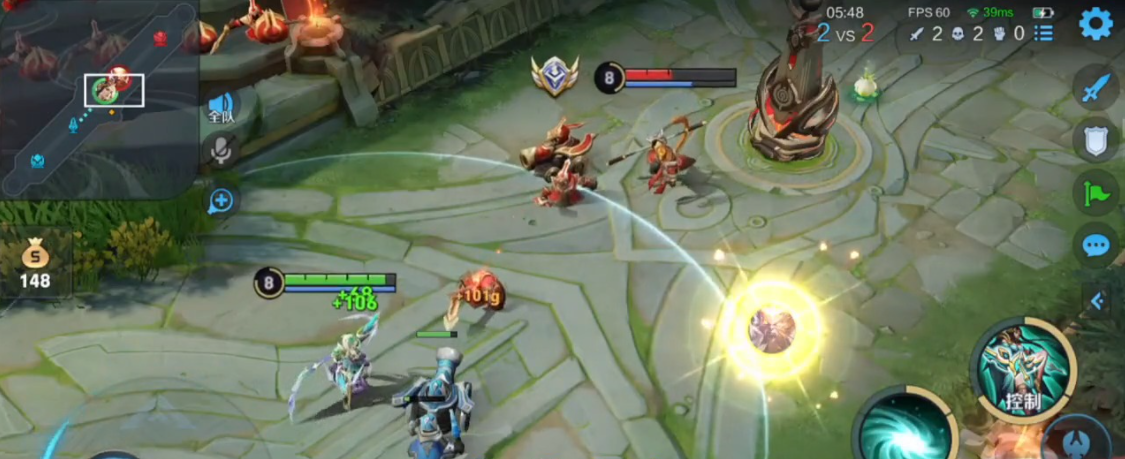Open the settings gear menu
This screenshot has width=1125, height=459.
click(x=1096, y=23)
